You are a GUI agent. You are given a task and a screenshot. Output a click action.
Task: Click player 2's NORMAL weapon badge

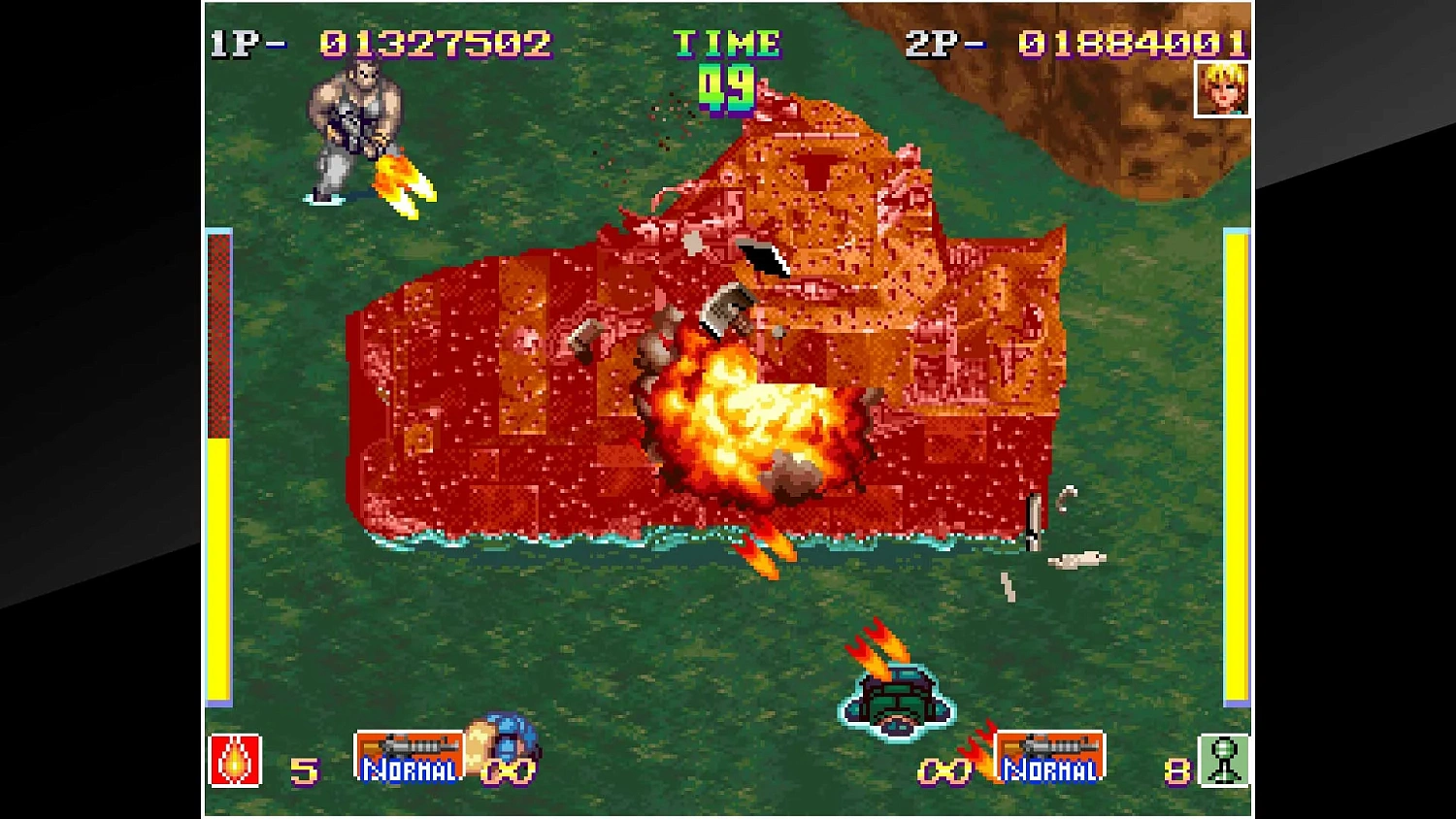(x=1052, y=757)
